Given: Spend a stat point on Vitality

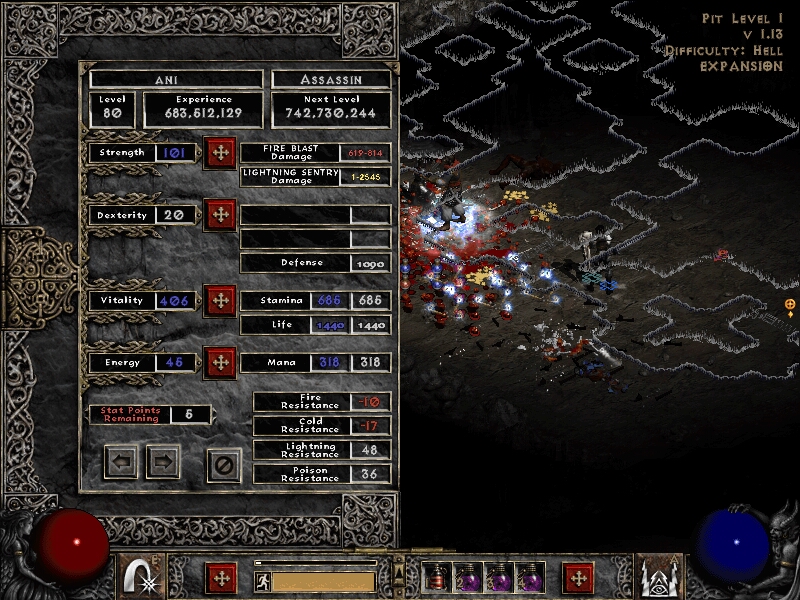Looking at the screenshot, I should point(219,300).
